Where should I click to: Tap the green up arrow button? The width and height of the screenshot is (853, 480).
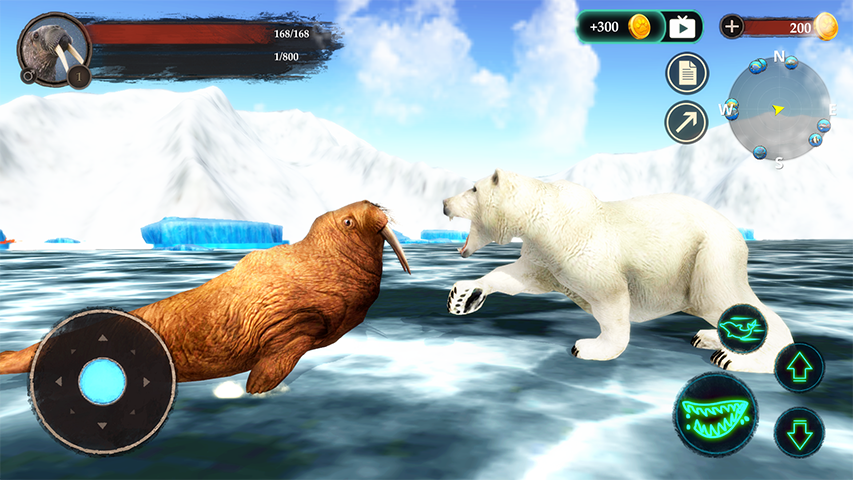(x=799, y=367)
